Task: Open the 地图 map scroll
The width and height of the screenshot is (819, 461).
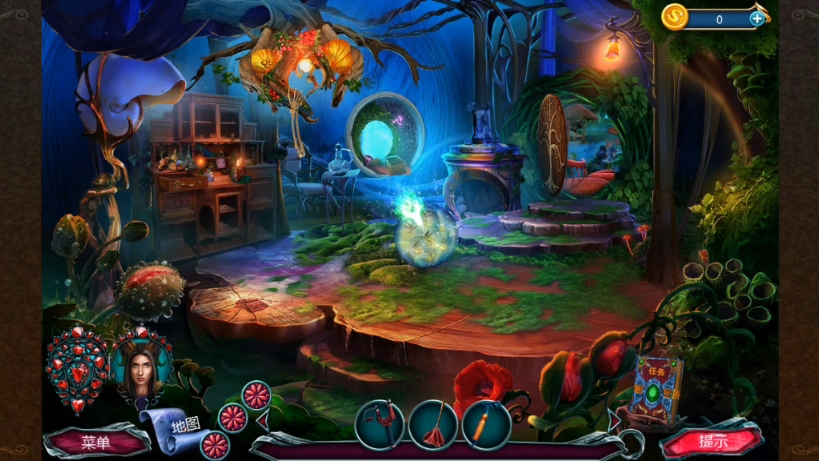Action: coord(178,424)
